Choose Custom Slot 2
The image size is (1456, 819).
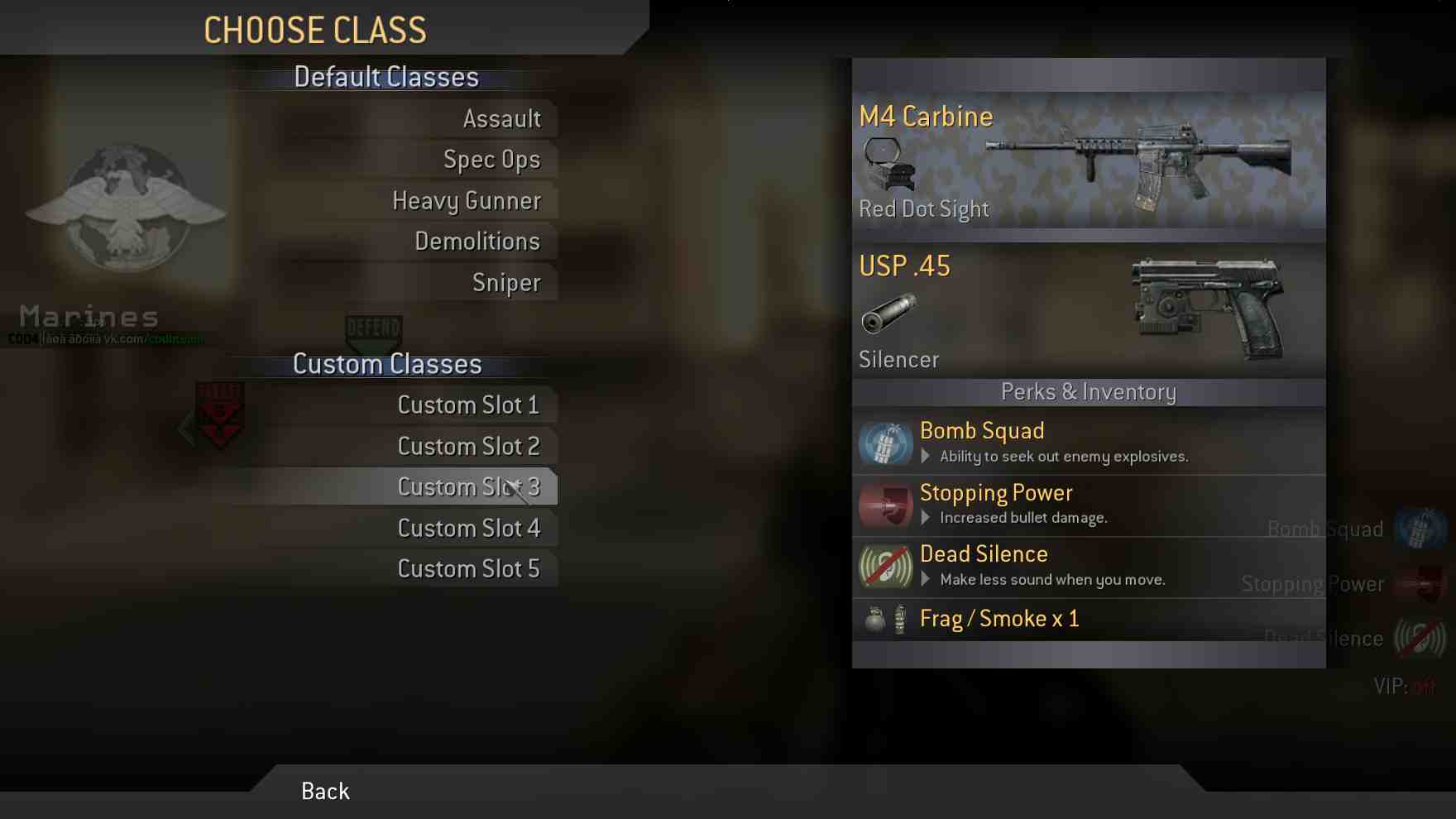tap(468, 447)
